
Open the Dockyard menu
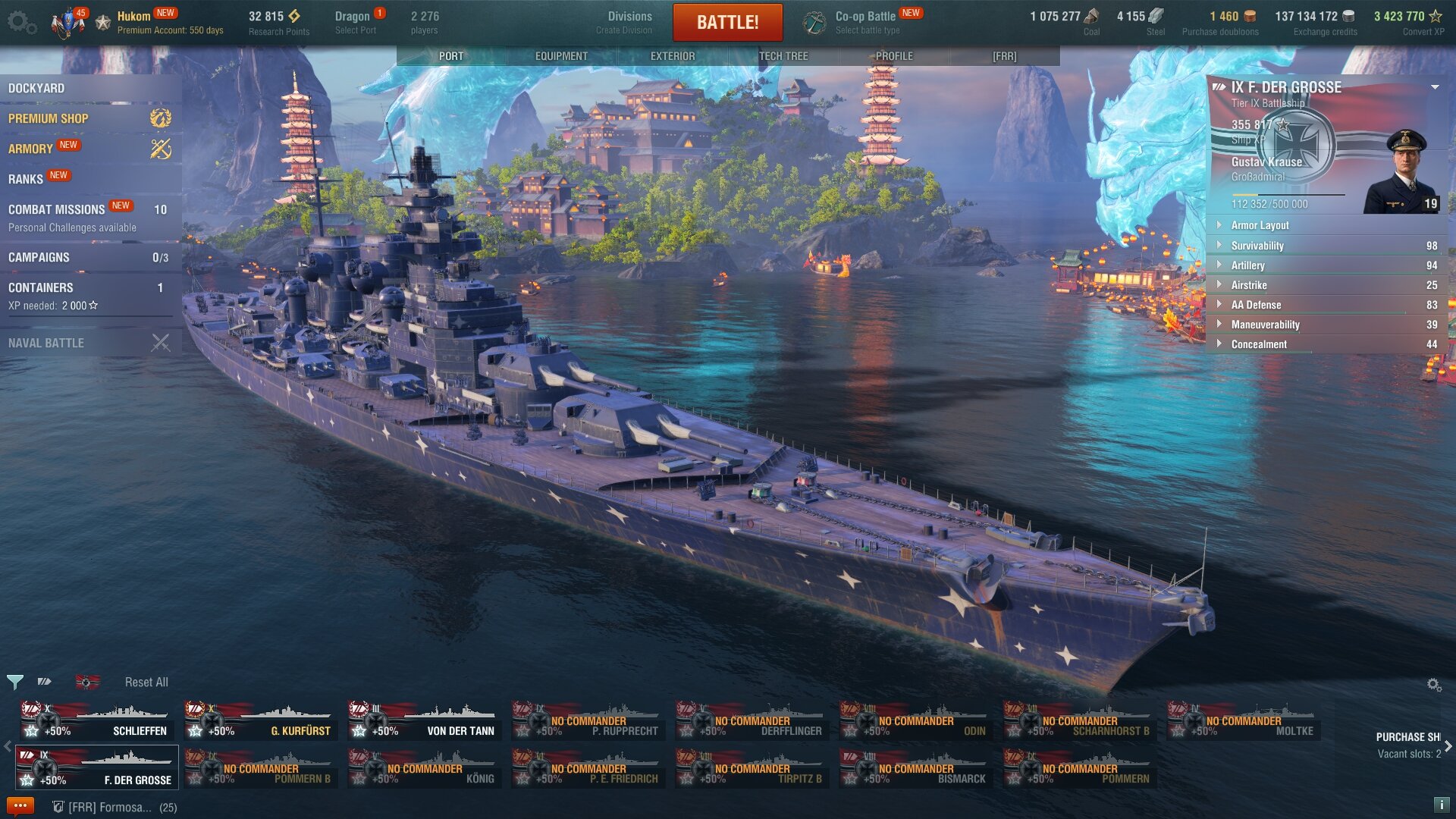click(36, 88)
